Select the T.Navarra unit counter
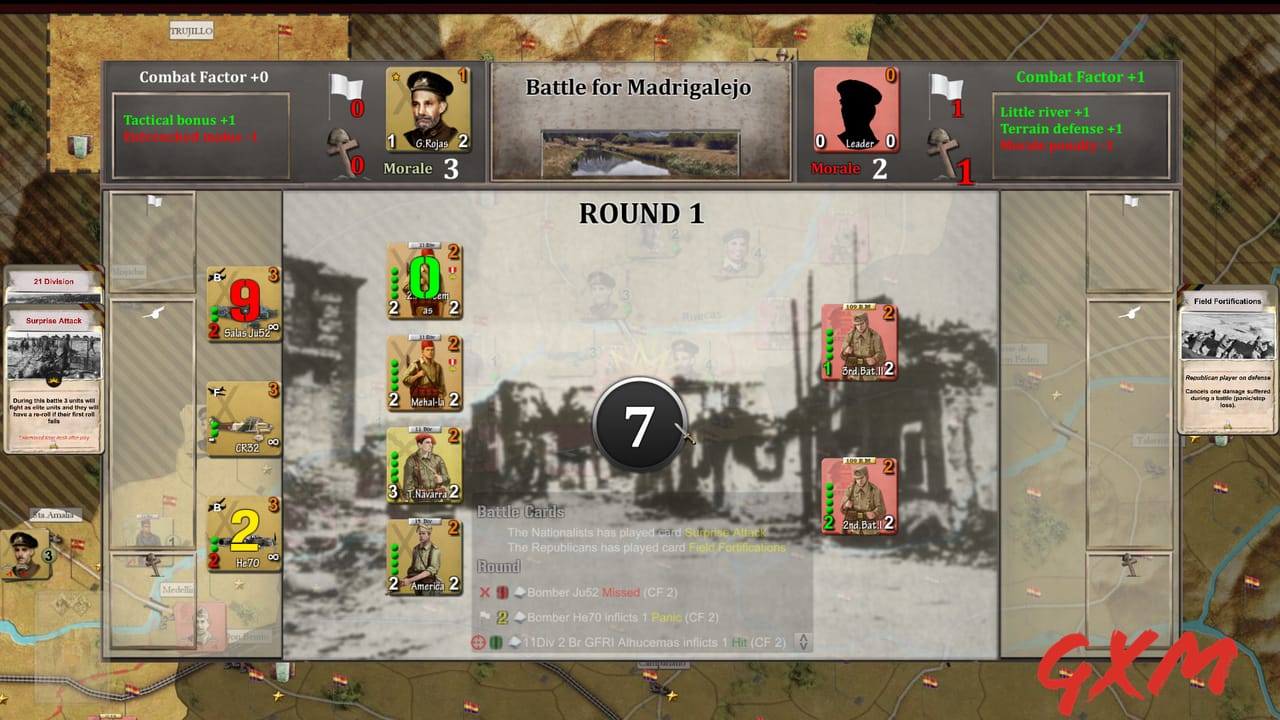This screenshot has width=1280, height=720. (x=424, y=465)
